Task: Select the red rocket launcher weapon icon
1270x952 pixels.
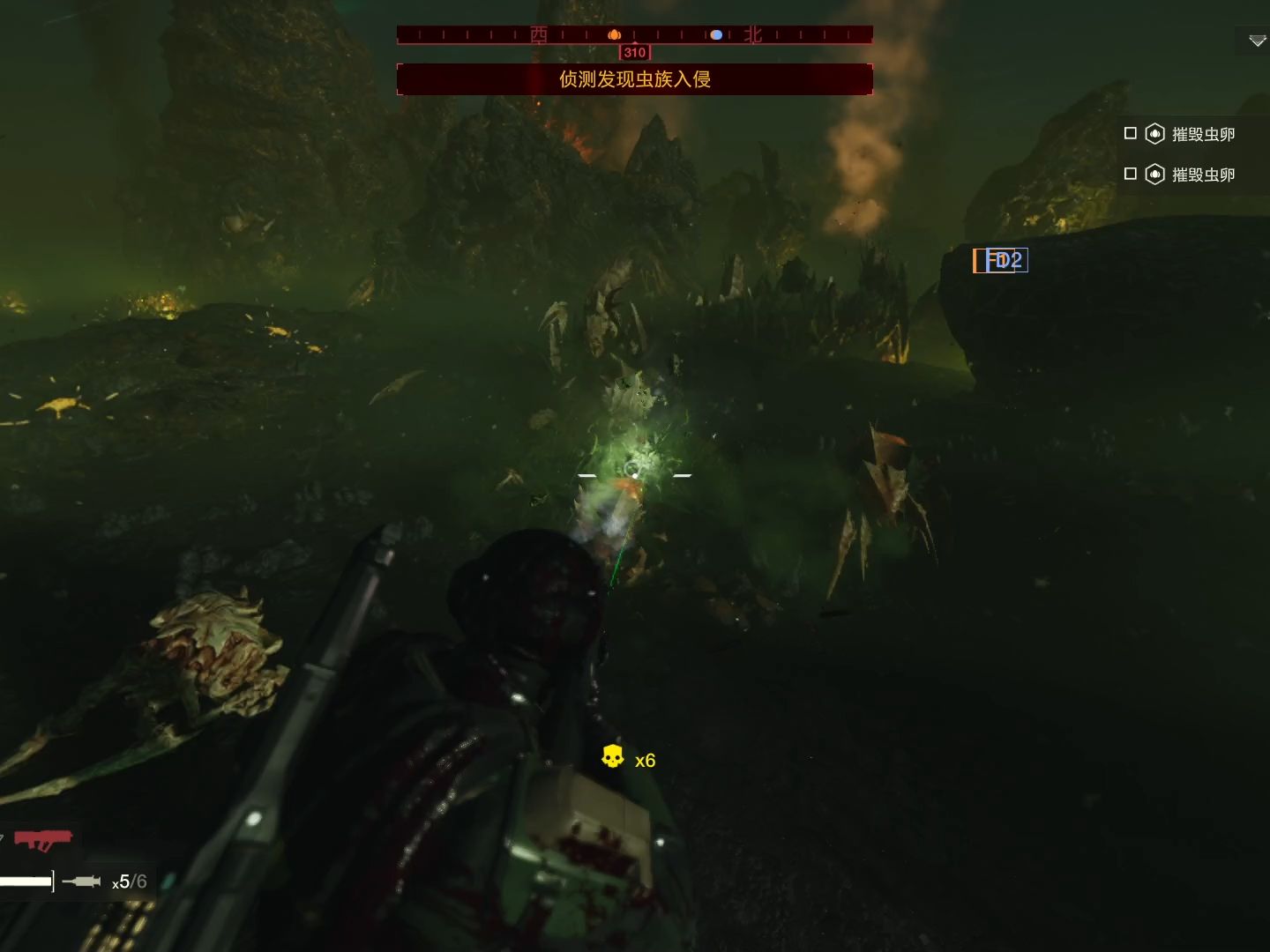Action: click(x=42, y=839)
